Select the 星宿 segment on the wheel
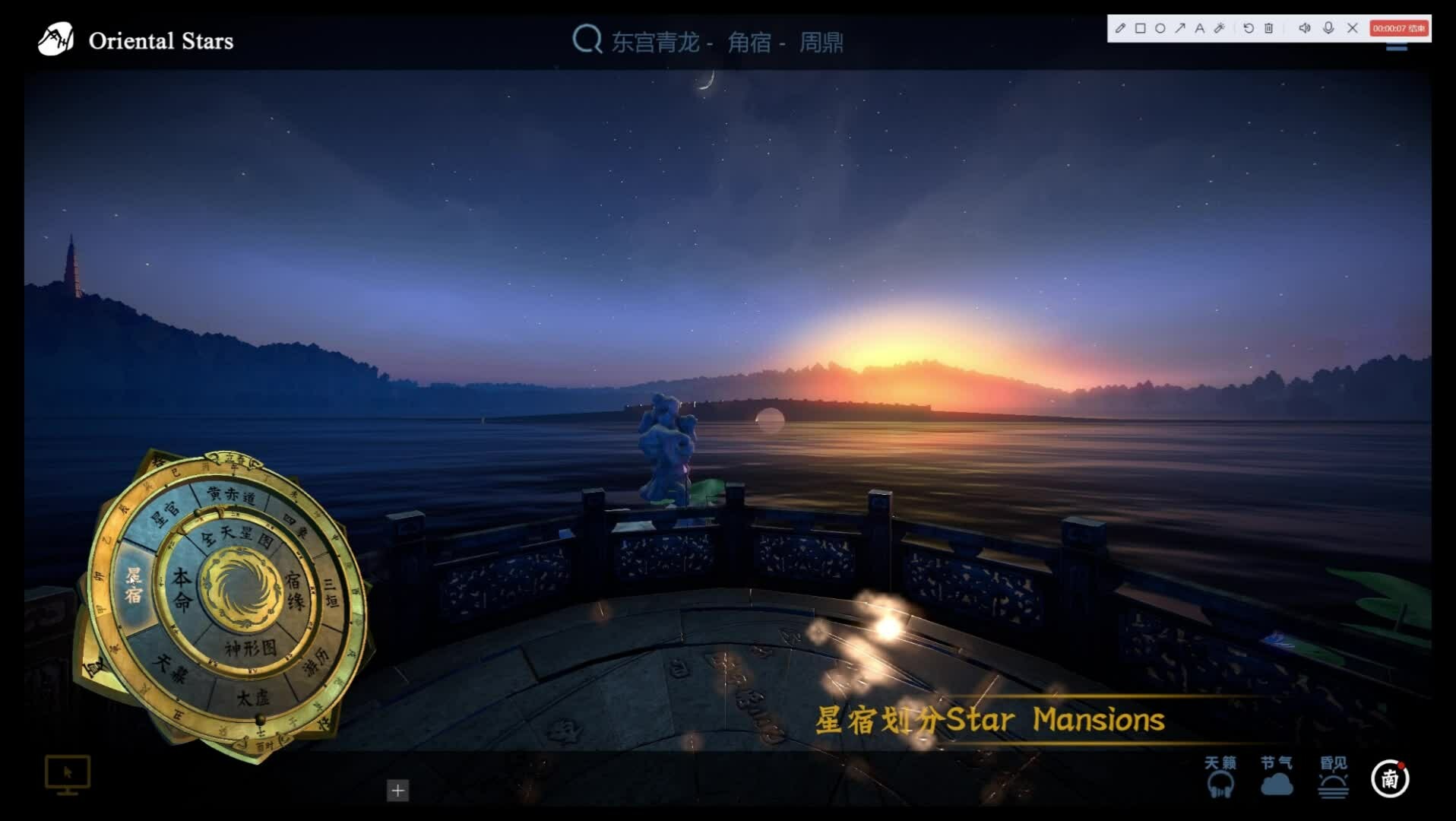1456x821 pixels. tap(135, 585)
